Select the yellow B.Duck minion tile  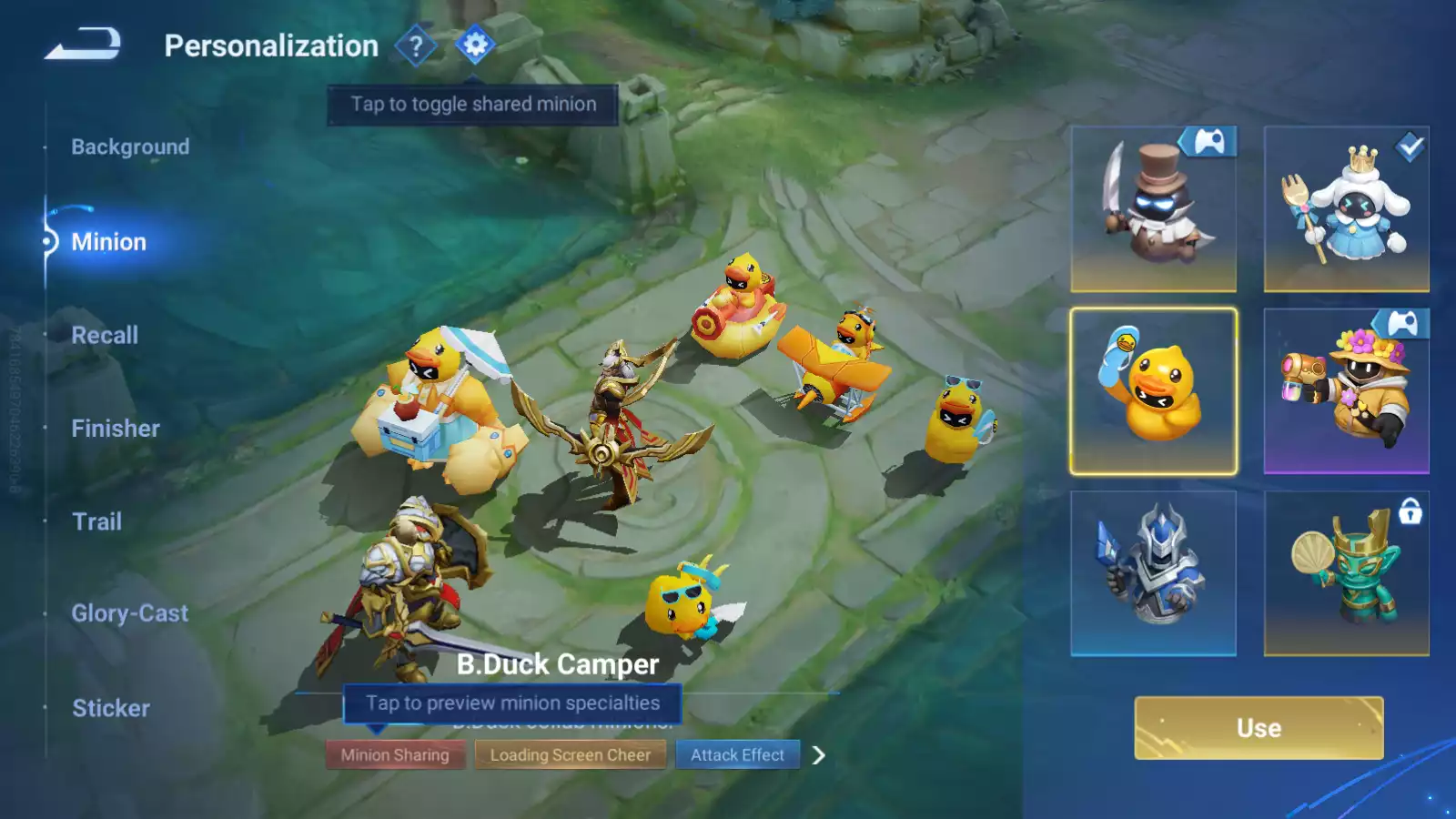pyautogui.click(x=1153, y=391)
